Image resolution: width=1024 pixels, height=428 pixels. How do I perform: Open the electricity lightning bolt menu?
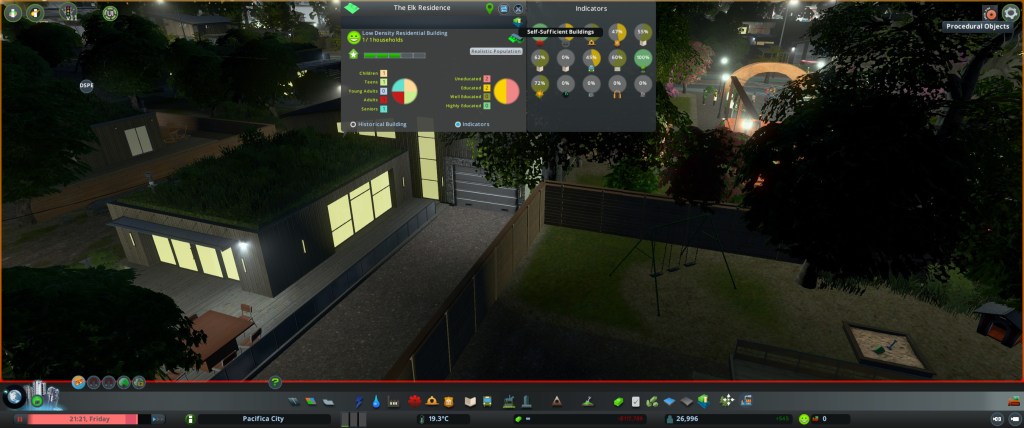[x=359, y=401]
